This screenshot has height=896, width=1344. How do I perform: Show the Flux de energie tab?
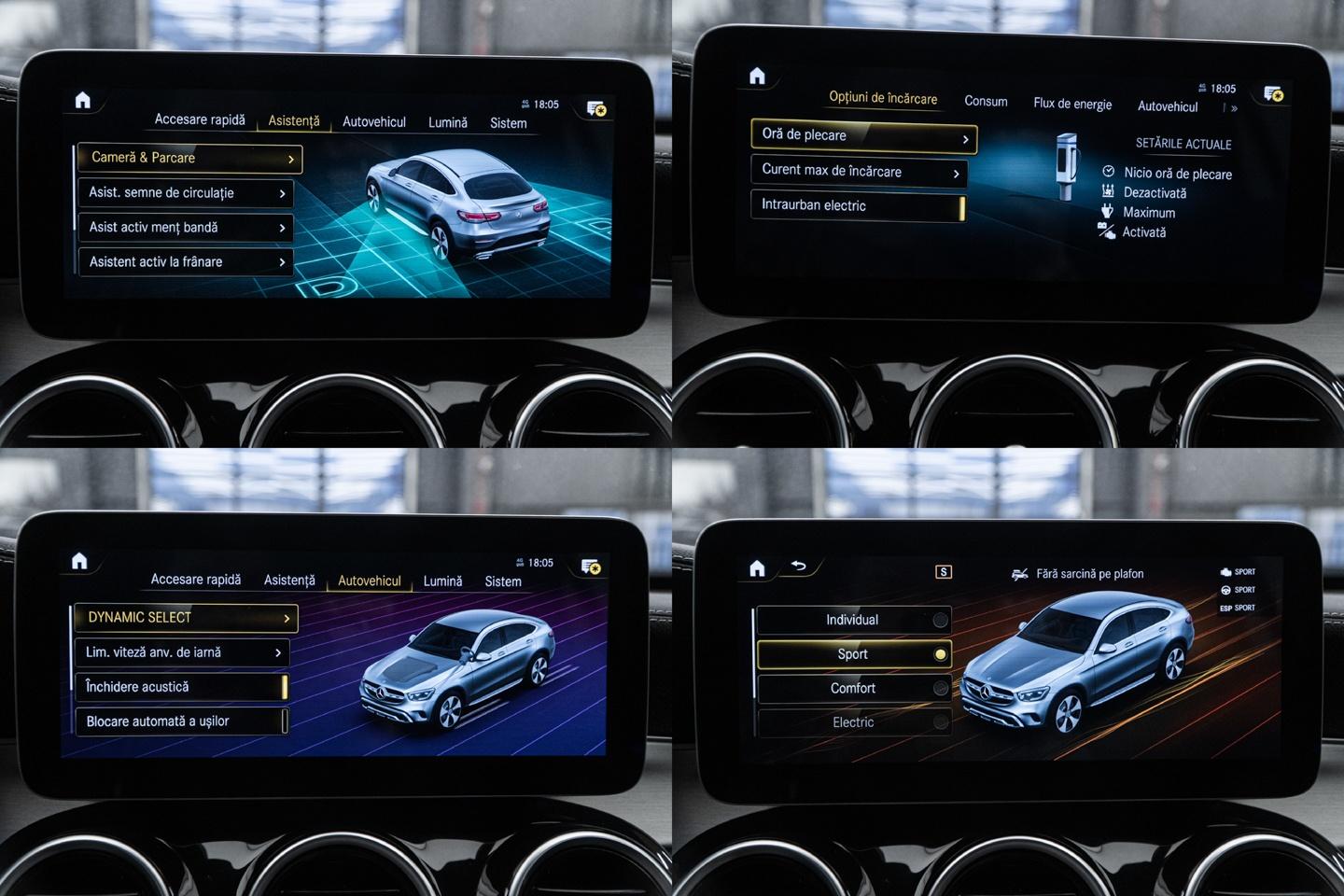point(1072,104)
